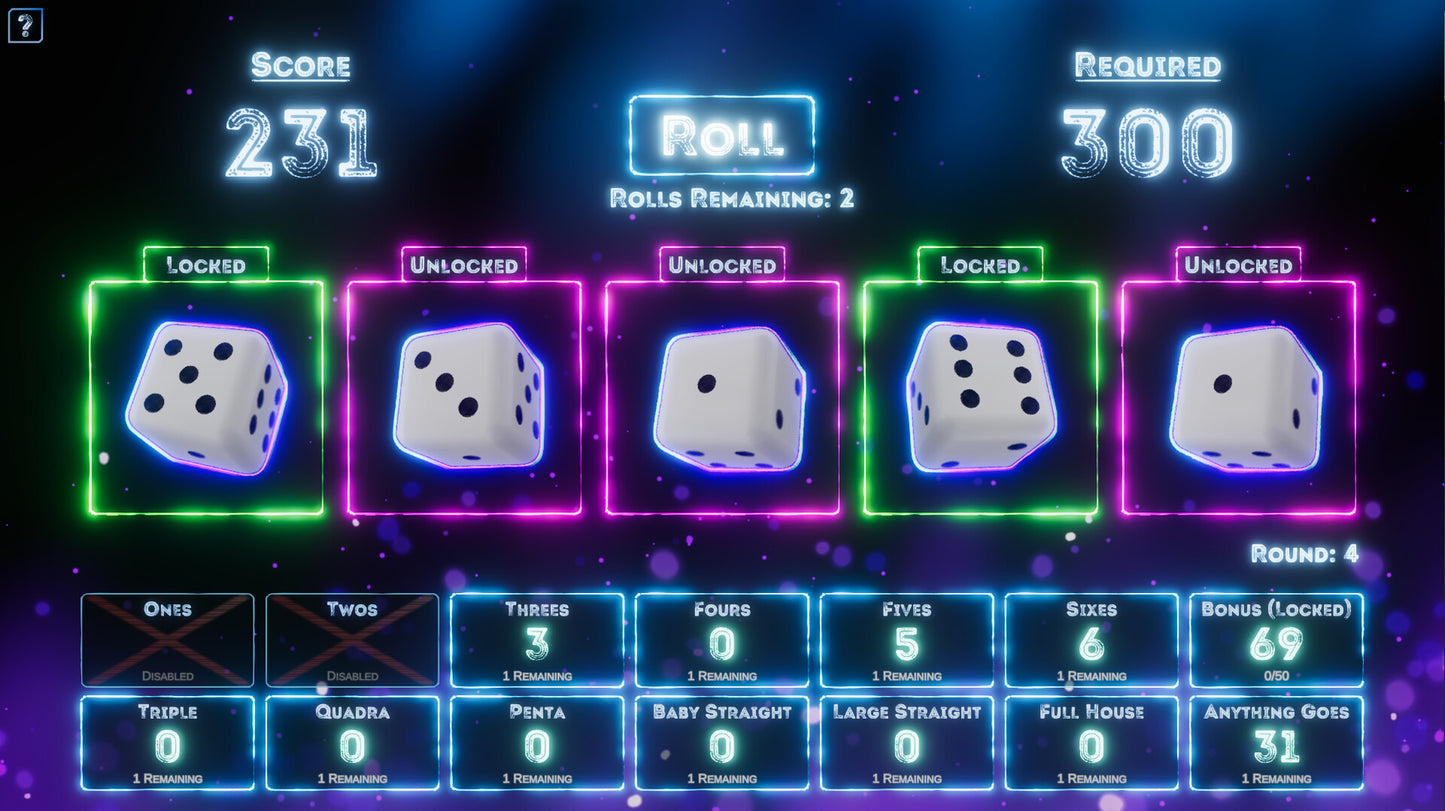Viewport: 1445px width, 811px height.
Task: Score 31 with Anything Goes
Action: click(x=1276, y=743)
